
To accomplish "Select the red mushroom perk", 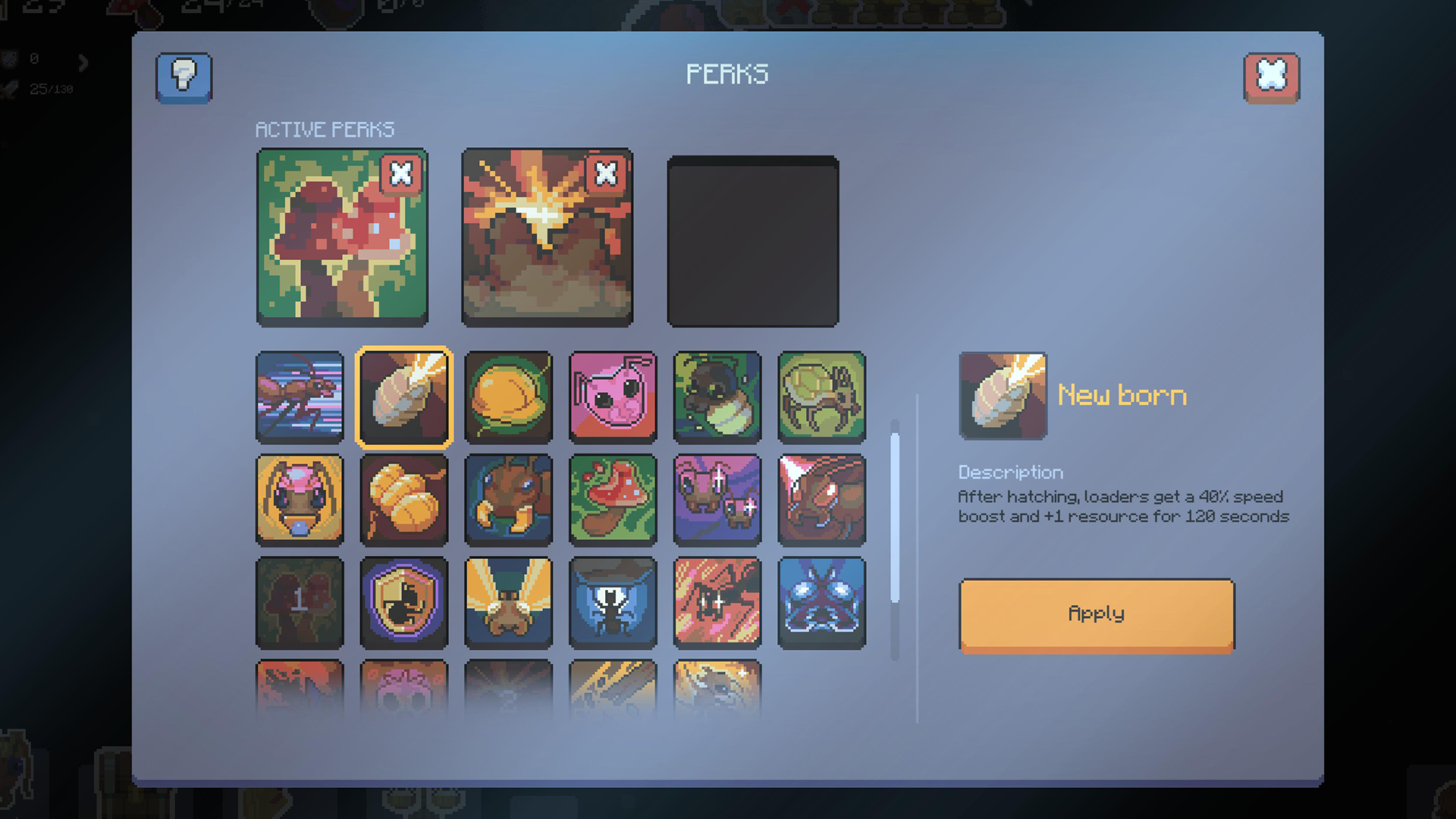I will (613, 499).
